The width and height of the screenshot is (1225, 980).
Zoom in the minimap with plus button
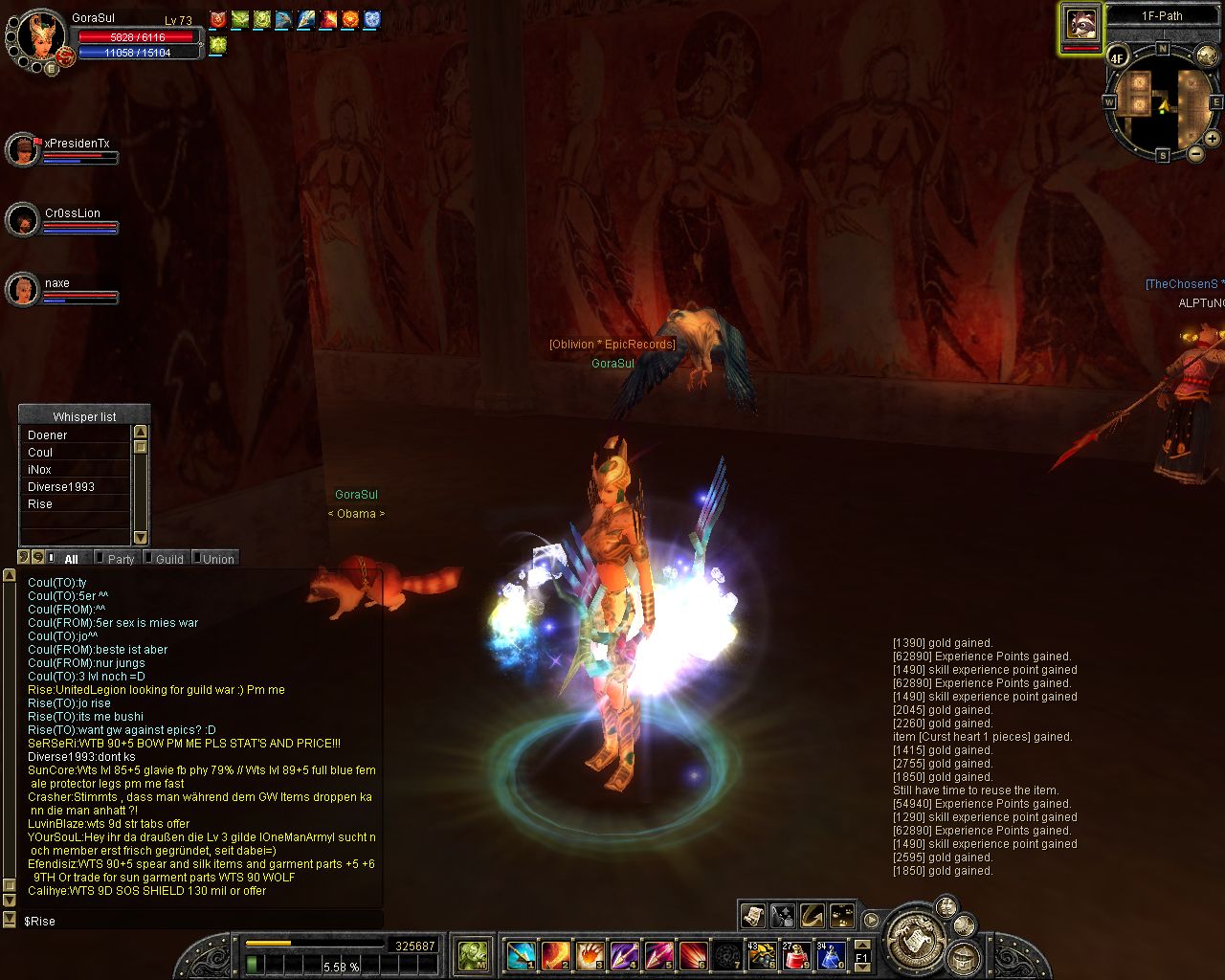click(x=1212, y=139)
